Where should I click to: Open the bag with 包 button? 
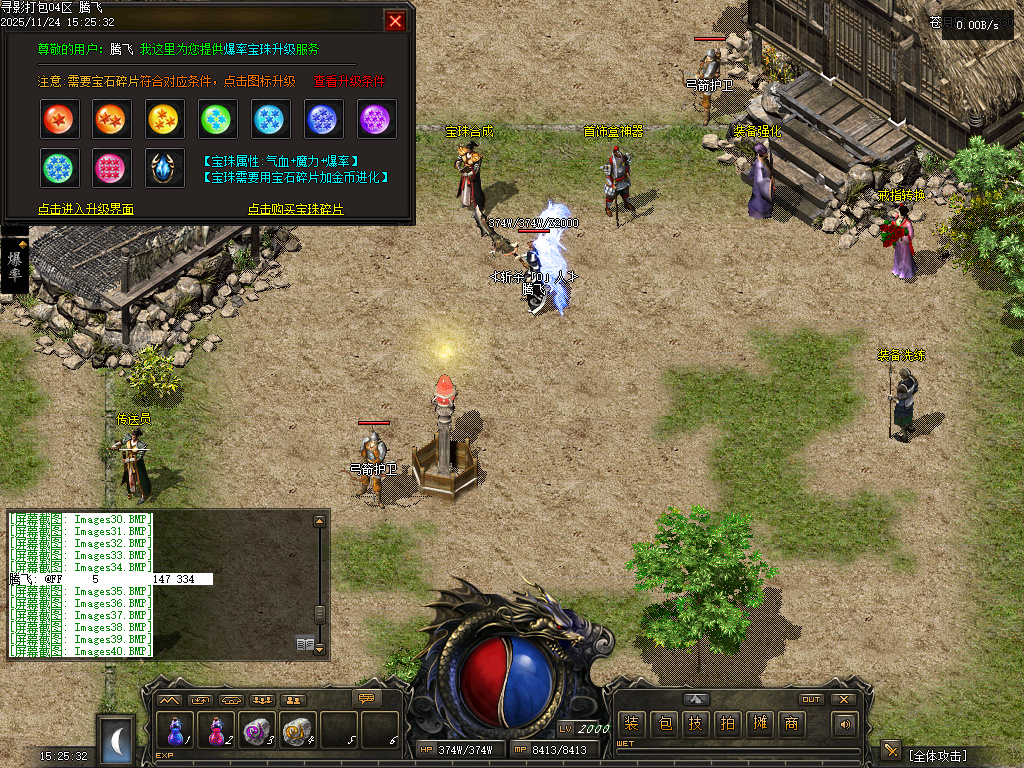coord(664,724)
